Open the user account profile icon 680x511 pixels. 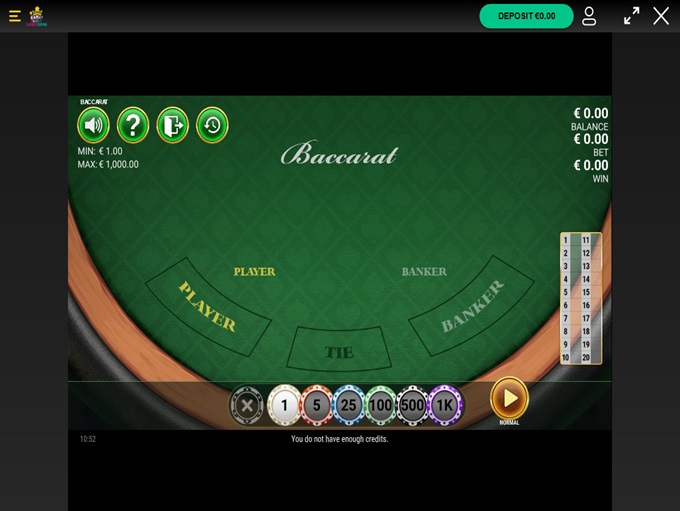coord(589,16)
